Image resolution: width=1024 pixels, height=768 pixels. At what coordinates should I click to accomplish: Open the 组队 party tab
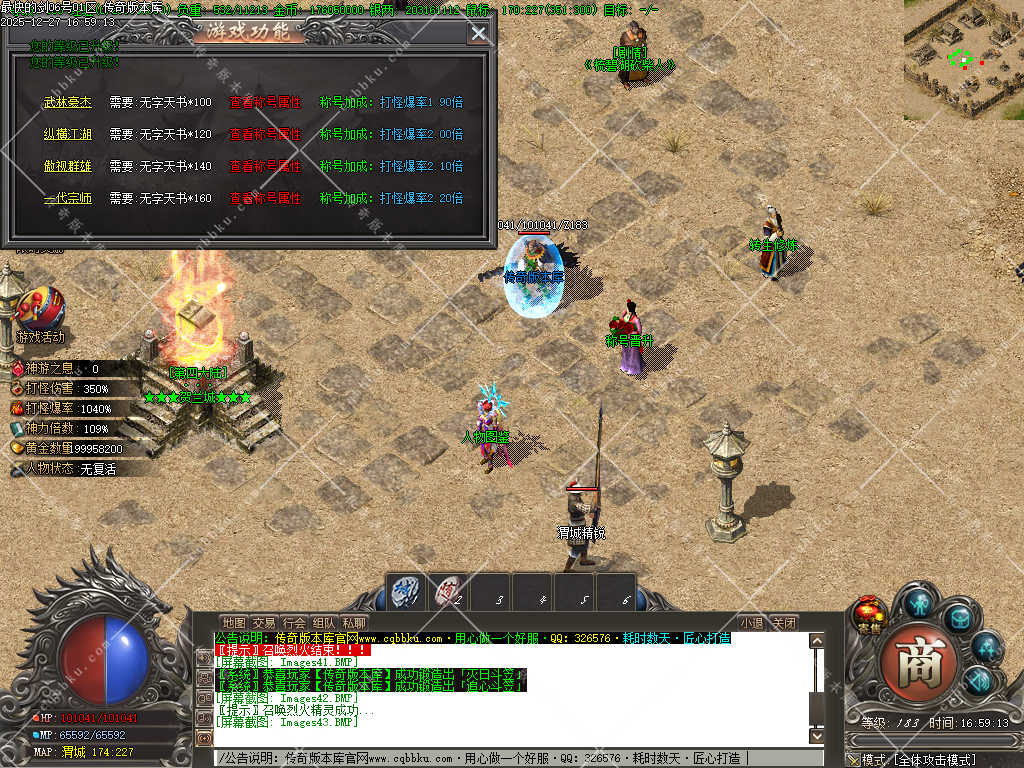point(324,623)
